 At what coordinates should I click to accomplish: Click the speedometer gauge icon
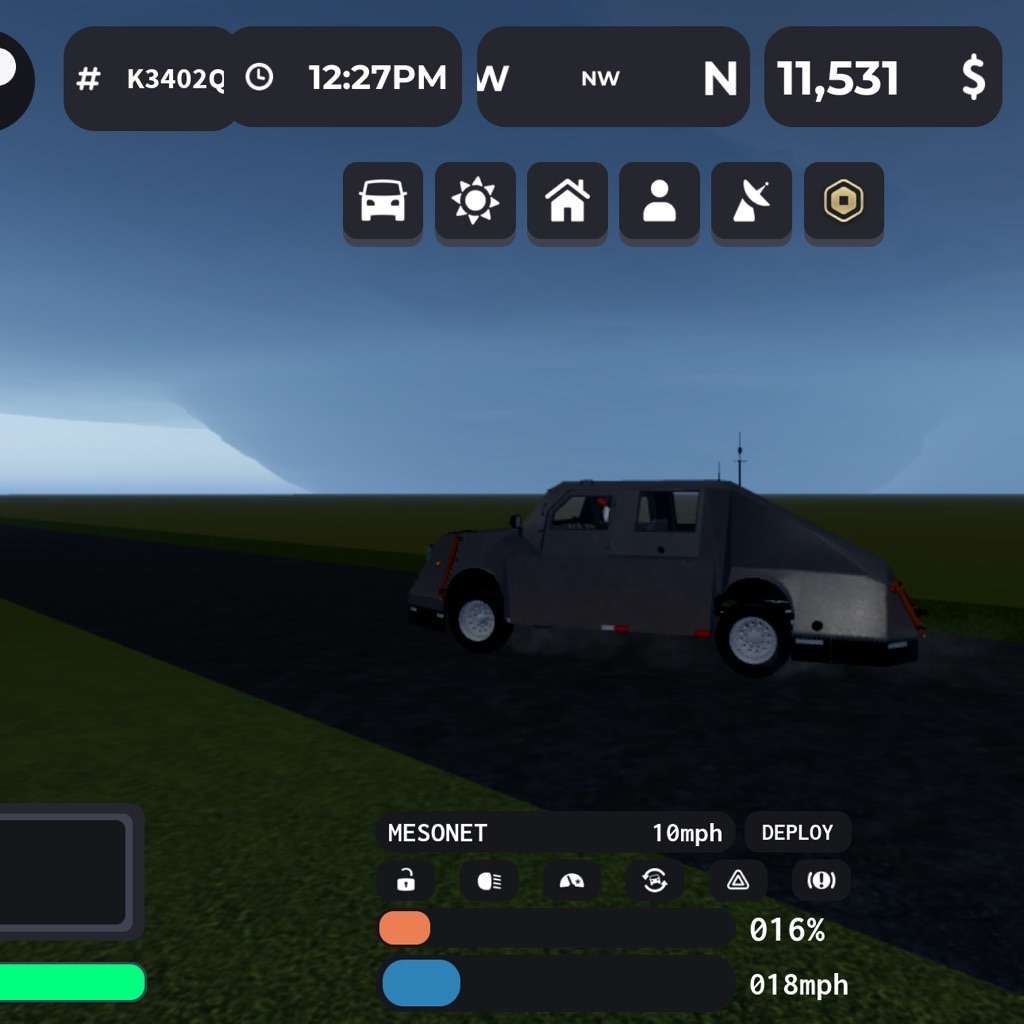click(x=572, y=881)
